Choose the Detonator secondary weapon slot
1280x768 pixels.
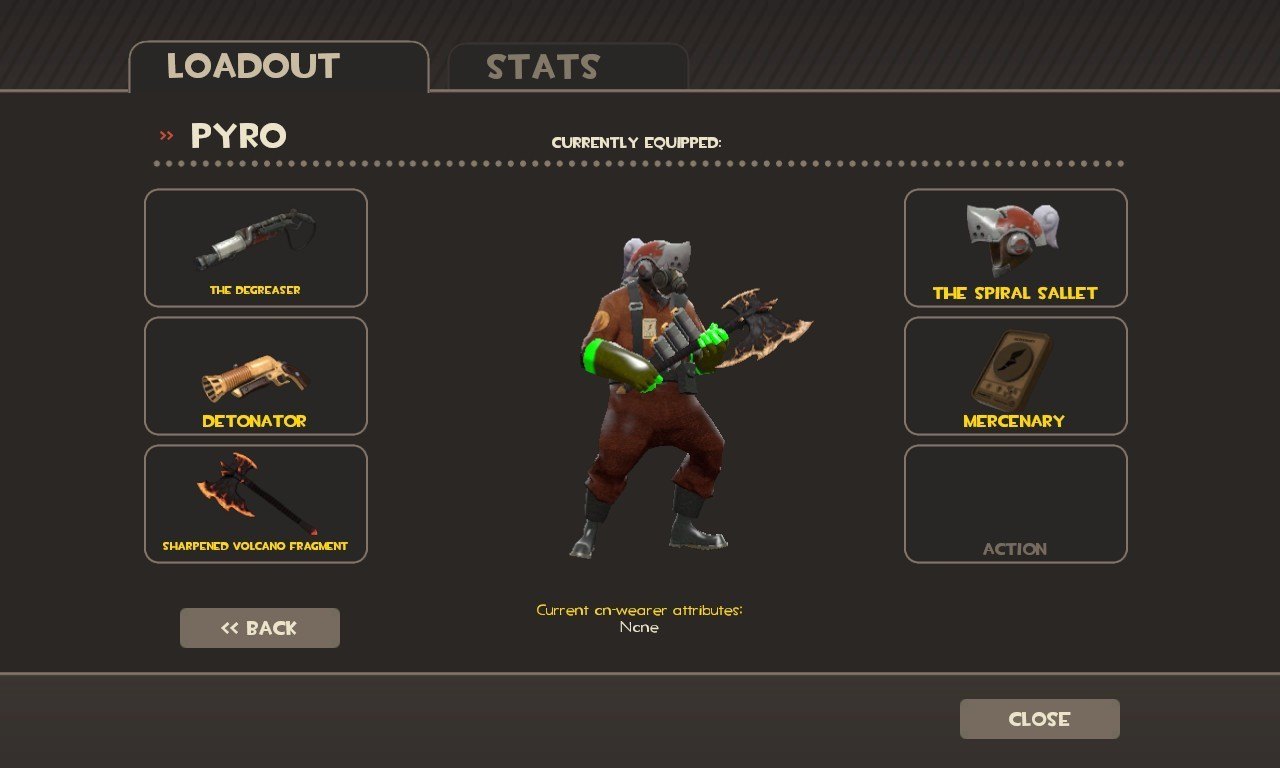click(256, 376)
